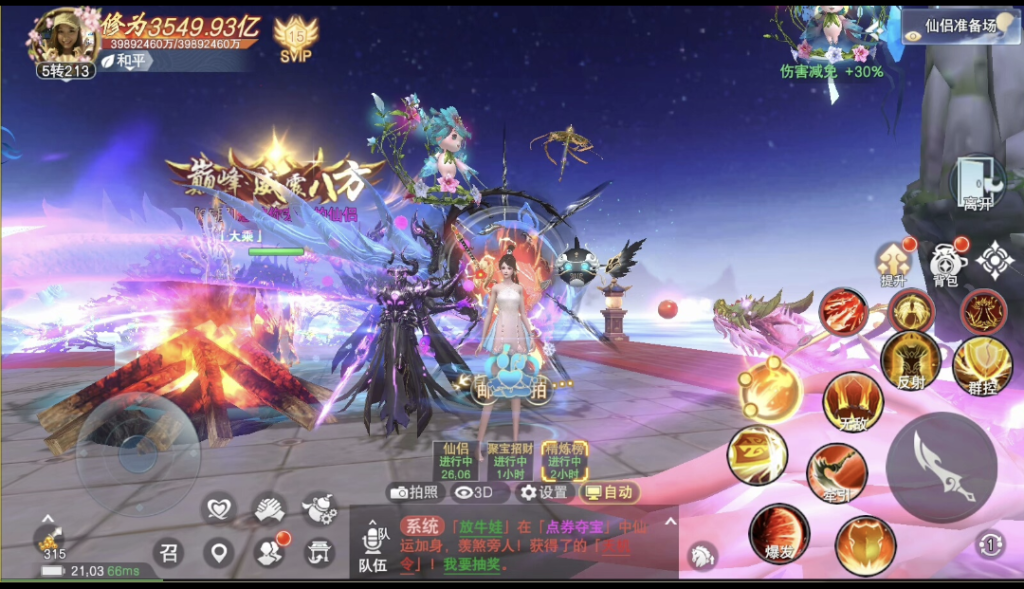The height and width of the screenshot is (589, 1024).
Task: Toggle 自动 auto-battle mode
Action: click(607, 492)
